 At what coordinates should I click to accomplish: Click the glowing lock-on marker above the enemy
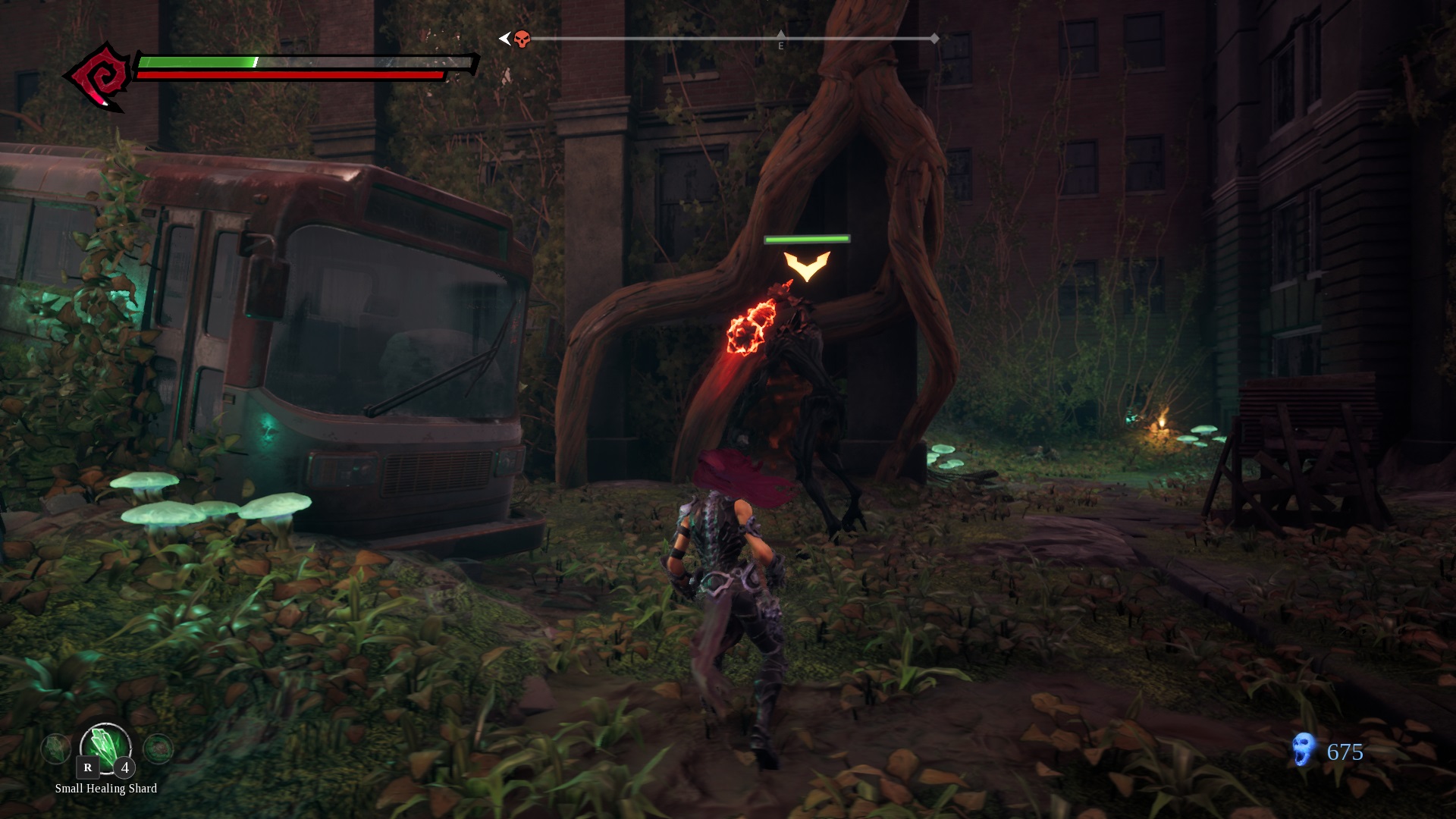pyautogui.click(x=807, y=265)
